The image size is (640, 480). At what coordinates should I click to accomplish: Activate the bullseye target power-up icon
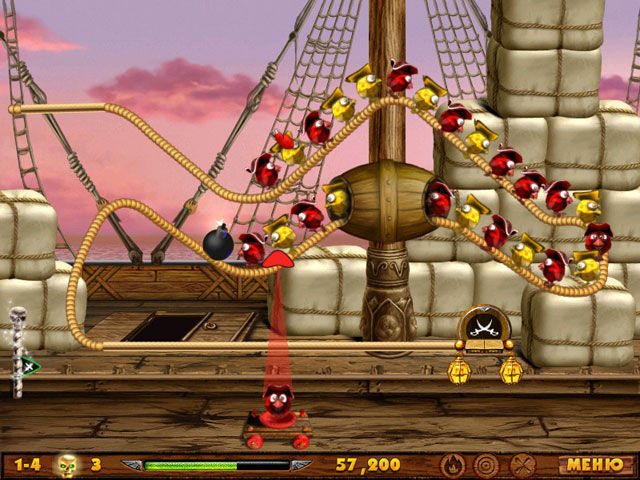click(487, 465)
